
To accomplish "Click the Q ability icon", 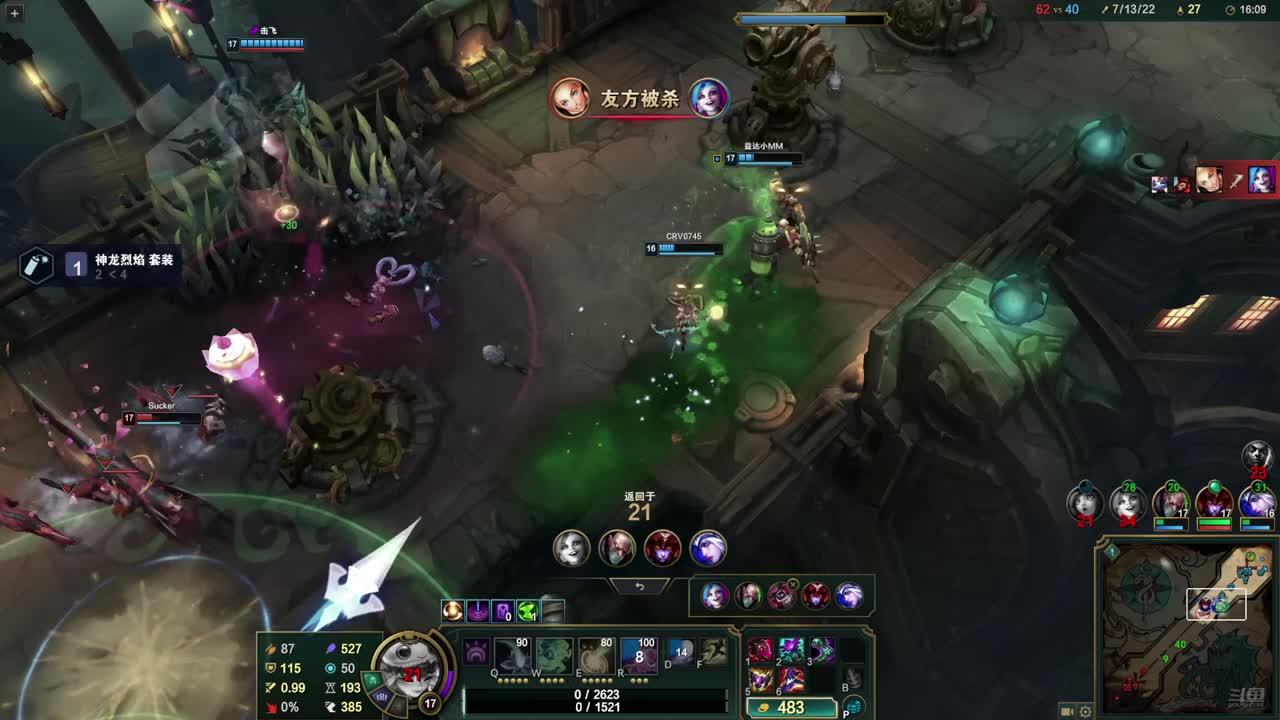I will (513, 656).
